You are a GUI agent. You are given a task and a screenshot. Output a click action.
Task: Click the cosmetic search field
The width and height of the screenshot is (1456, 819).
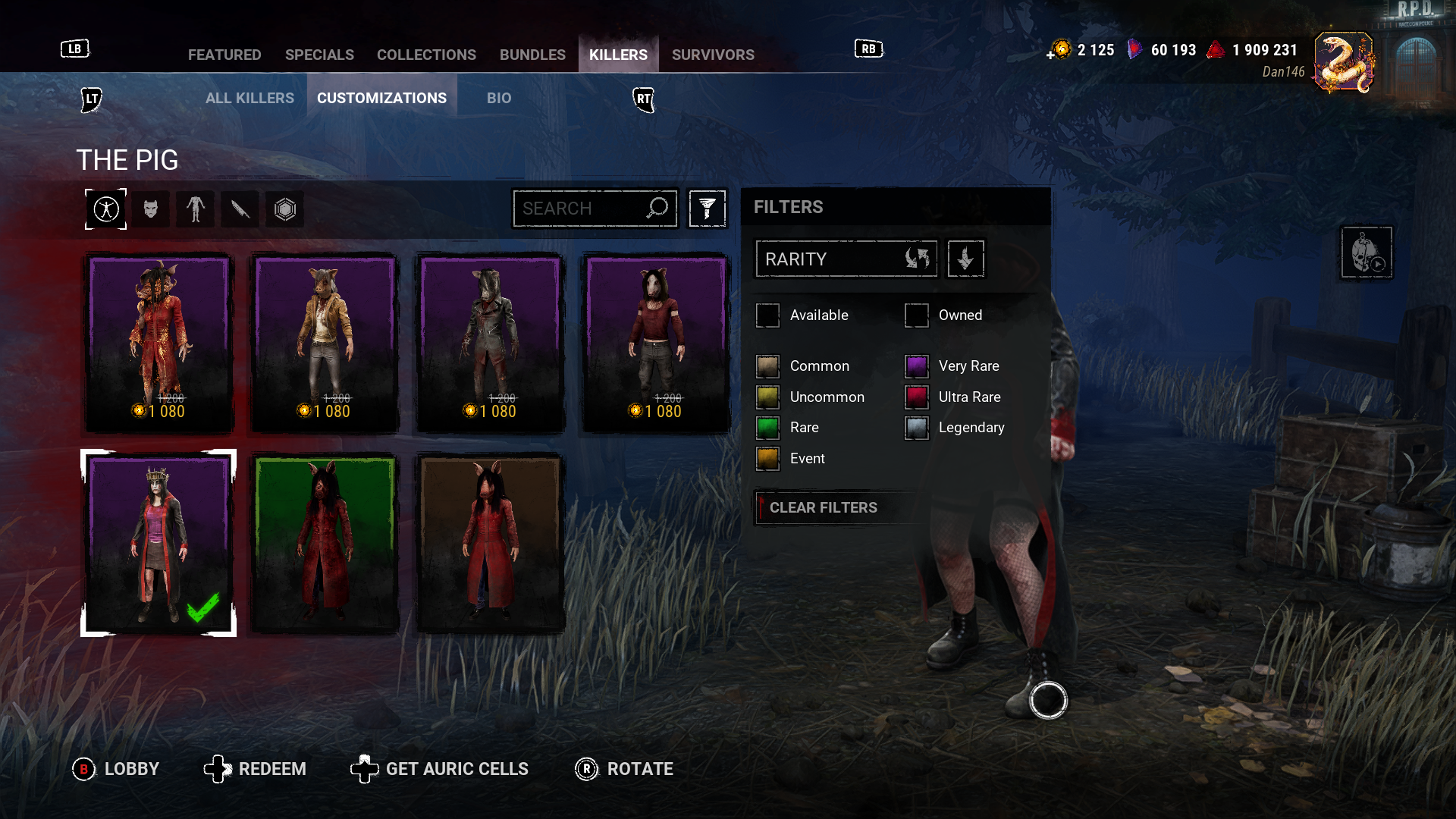[x=582, y=209]
